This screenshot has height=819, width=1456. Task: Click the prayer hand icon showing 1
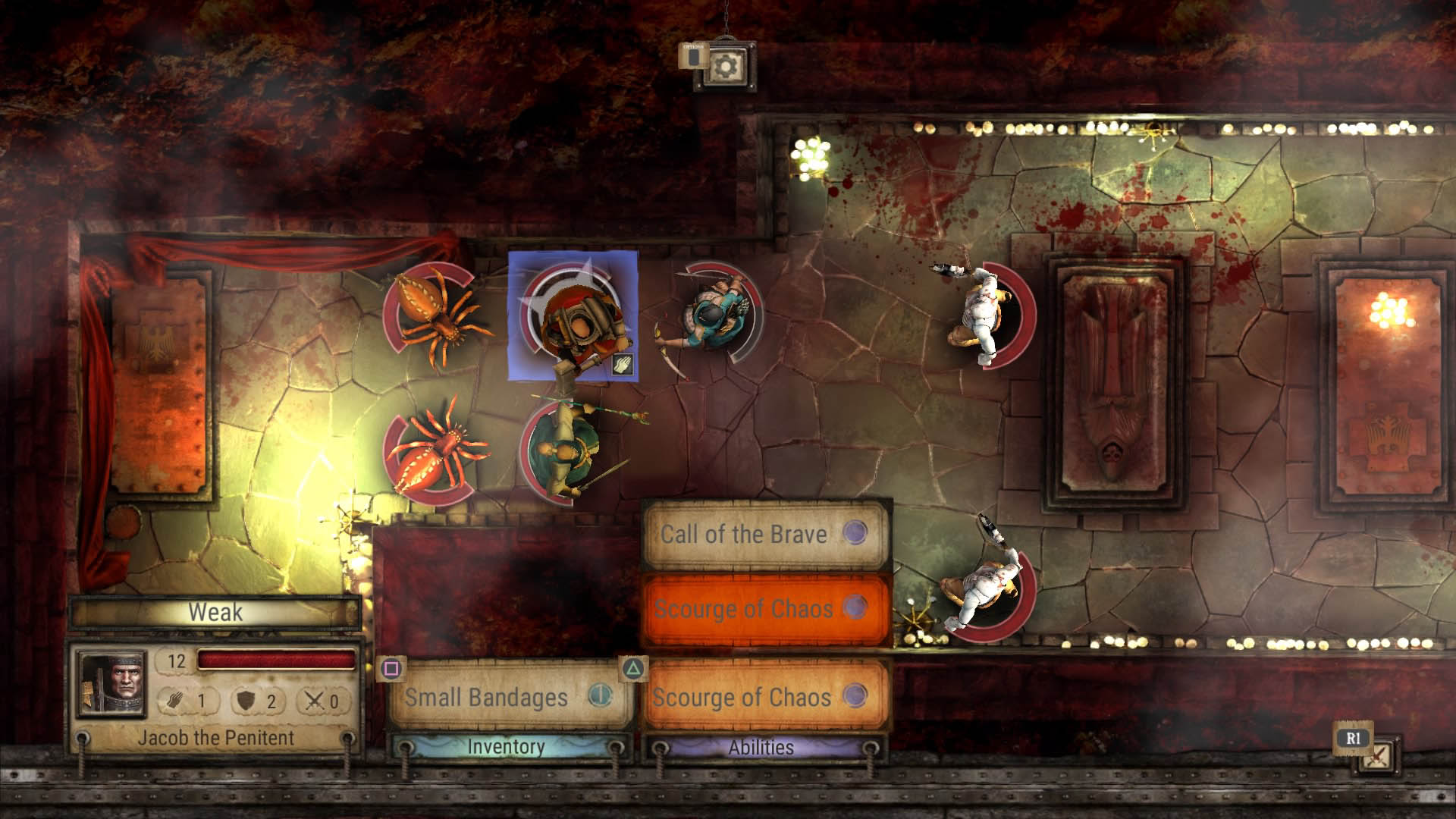175,701
